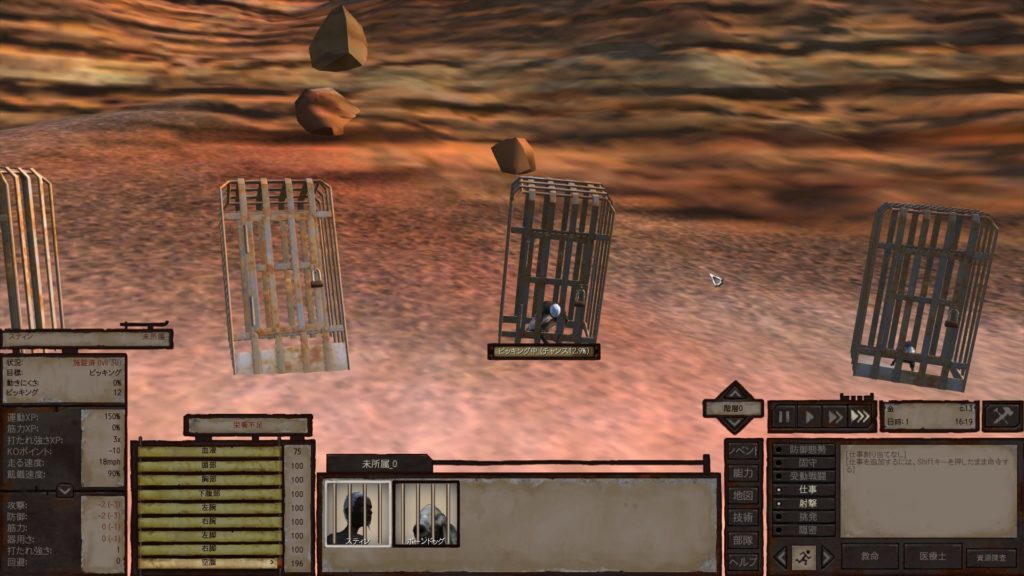The height and width of the screenshot is (576, 1024).
Task: Toggle the running man movement mode icon
Action: (802, 557)
